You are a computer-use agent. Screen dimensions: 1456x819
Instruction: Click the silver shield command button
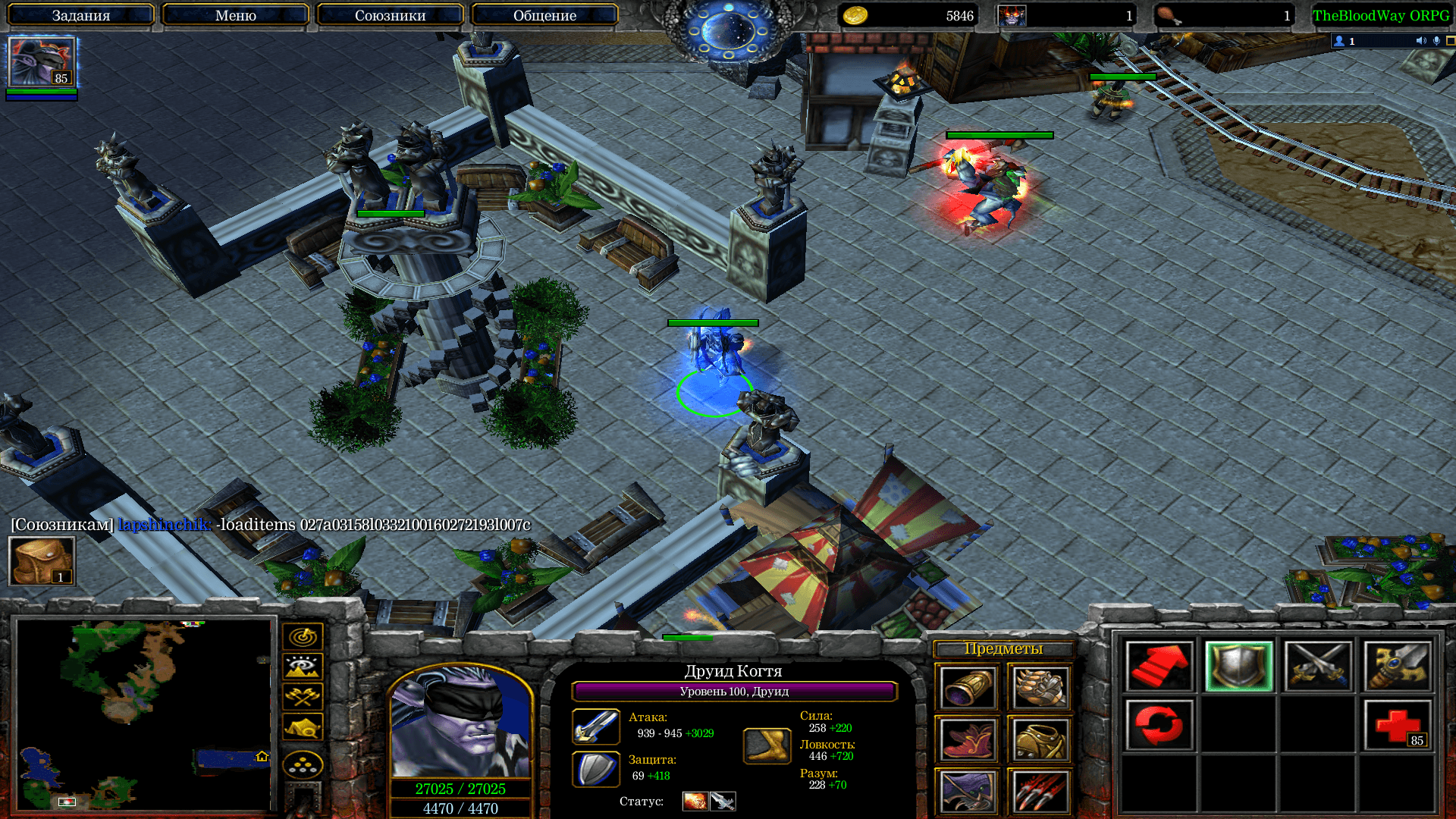[1239, 667]
